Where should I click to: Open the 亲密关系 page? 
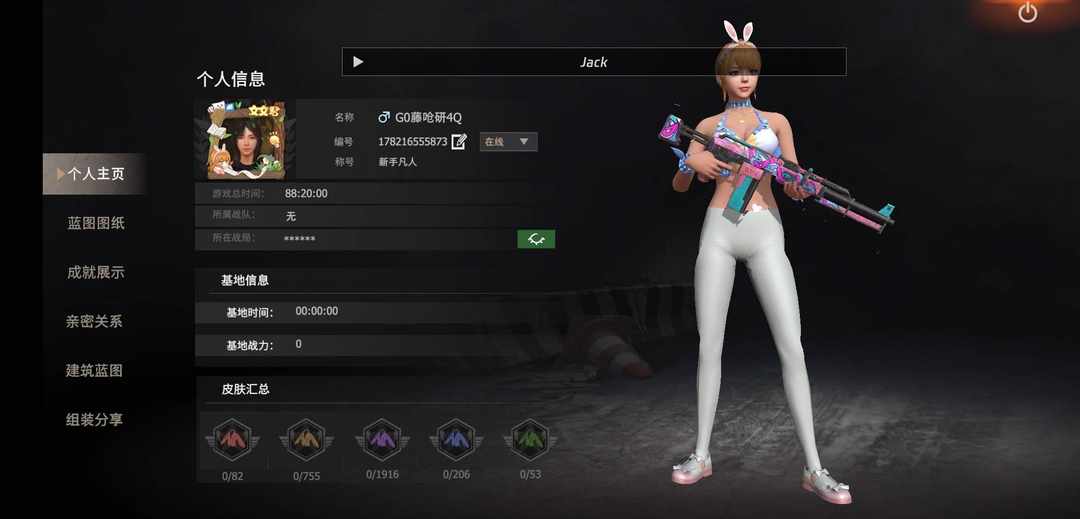[x=94, y=321]
